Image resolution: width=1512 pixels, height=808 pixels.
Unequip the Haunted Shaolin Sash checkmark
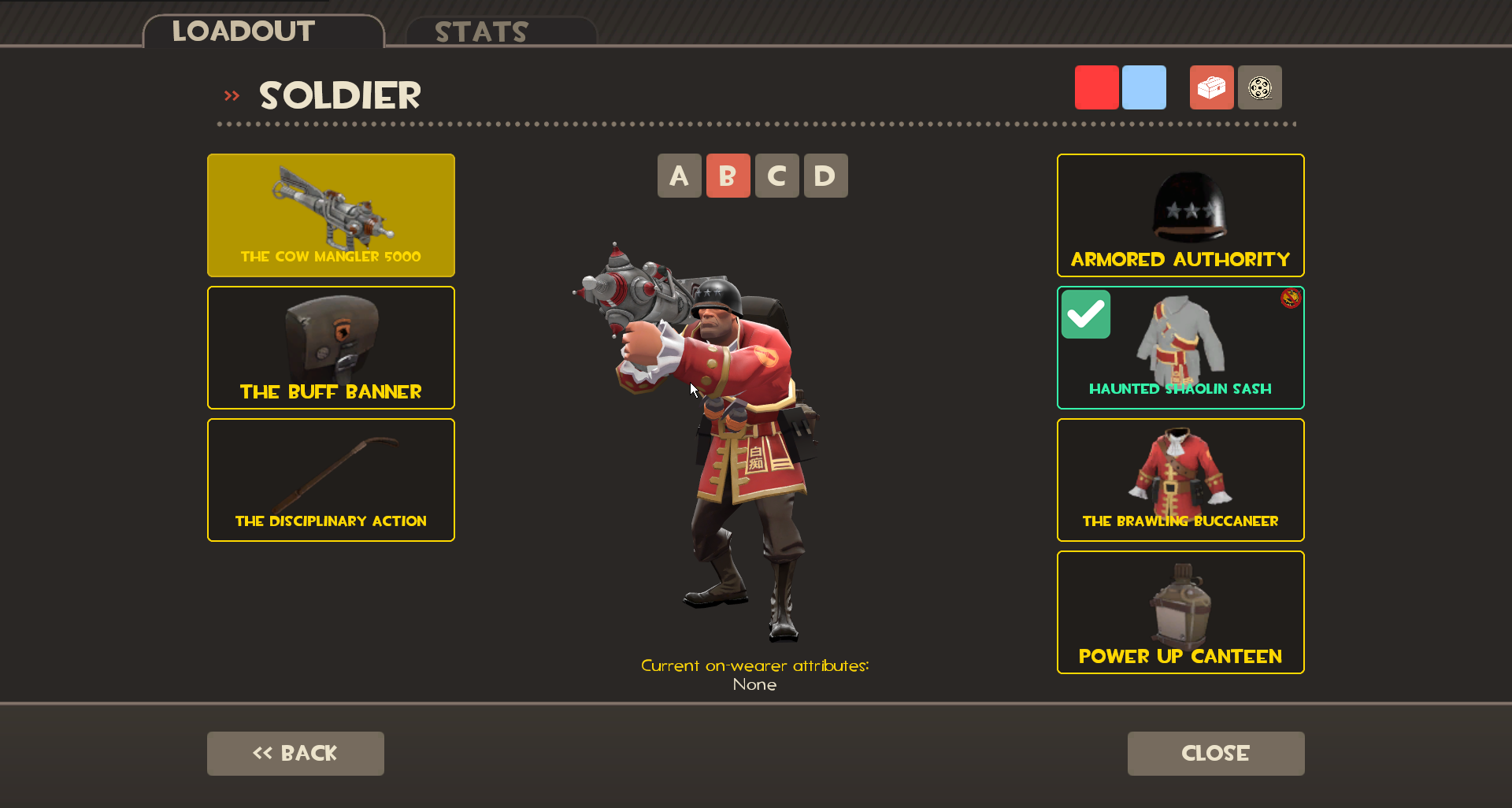click(1087, 313)
